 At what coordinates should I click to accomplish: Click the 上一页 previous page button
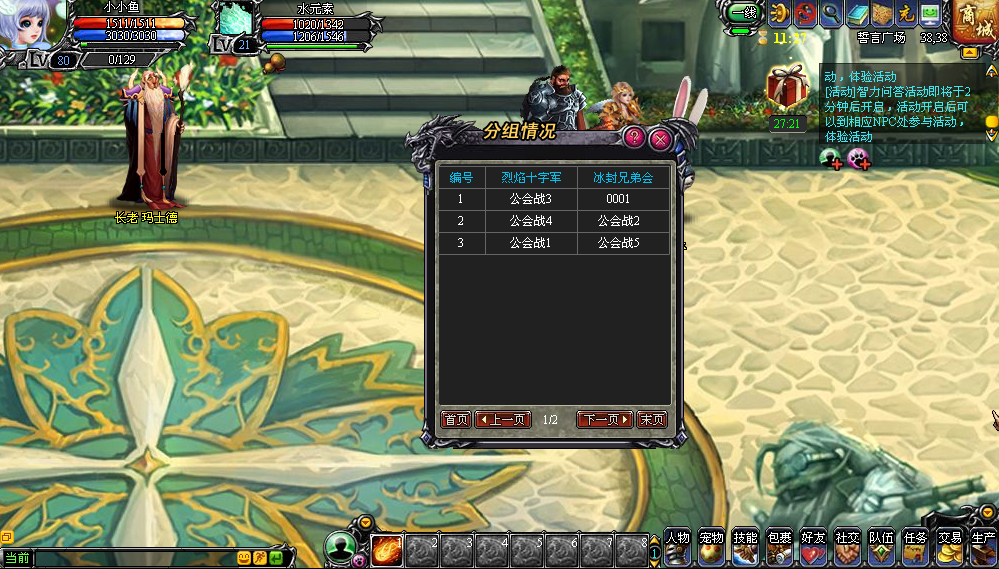click(x=503, y=420)
